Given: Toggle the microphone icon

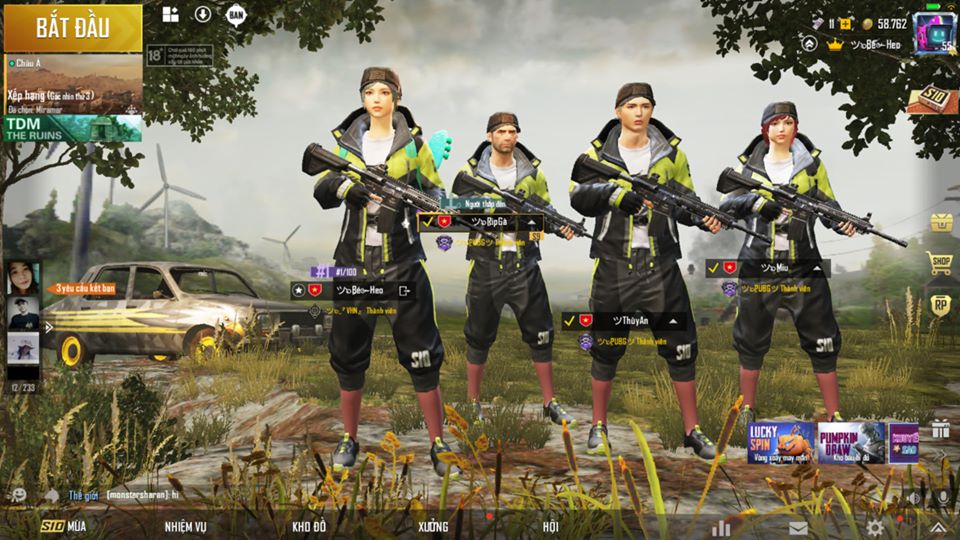Looking at the screenshot, I should 940,497.
